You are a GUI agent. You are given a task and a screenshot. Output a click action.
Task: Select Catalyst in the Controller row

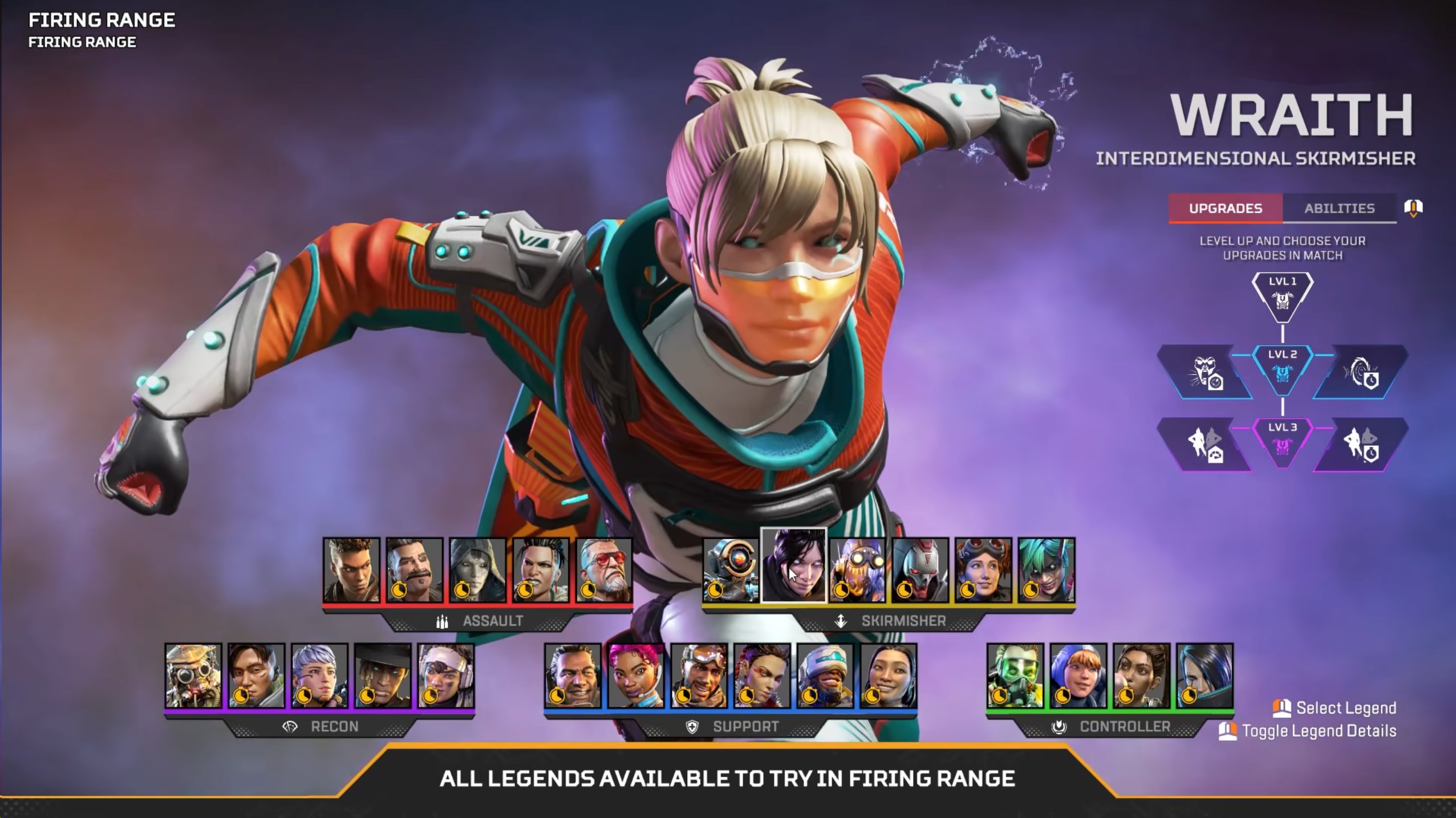[x=1204, y=675]
